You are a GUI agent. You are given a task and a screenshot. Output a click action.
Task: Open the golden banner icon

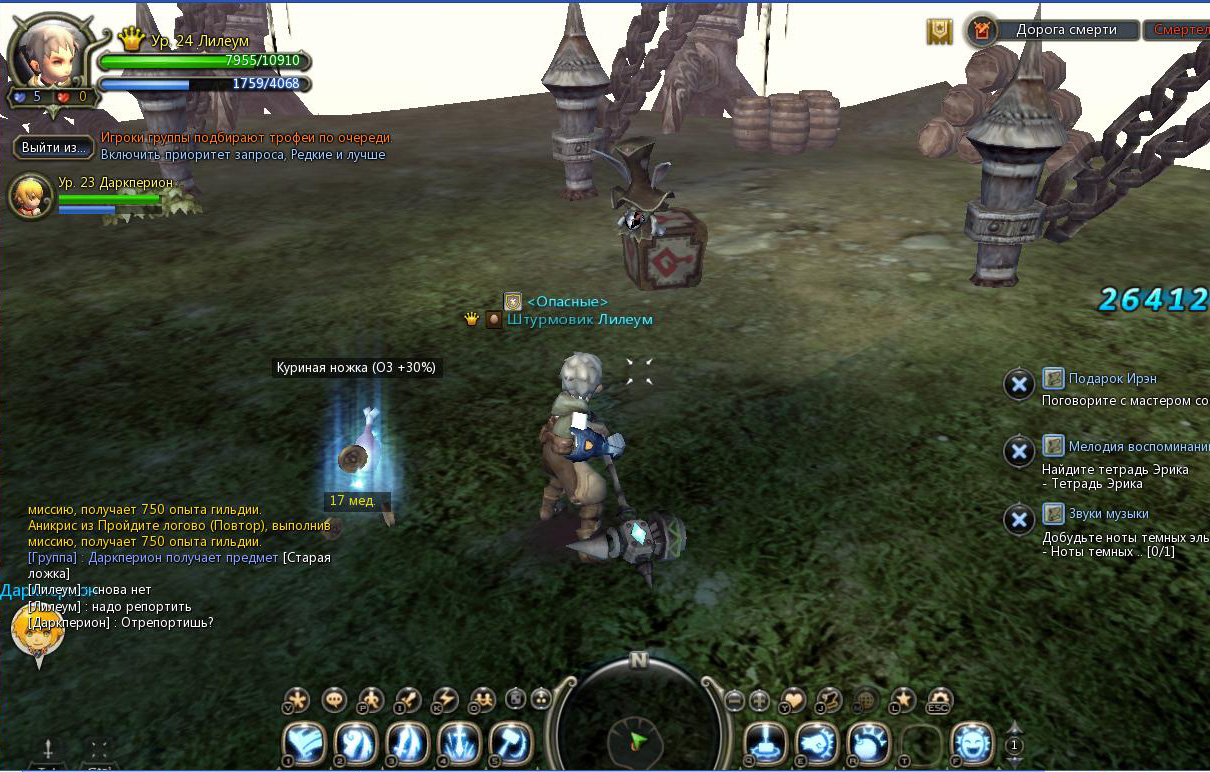939,31
